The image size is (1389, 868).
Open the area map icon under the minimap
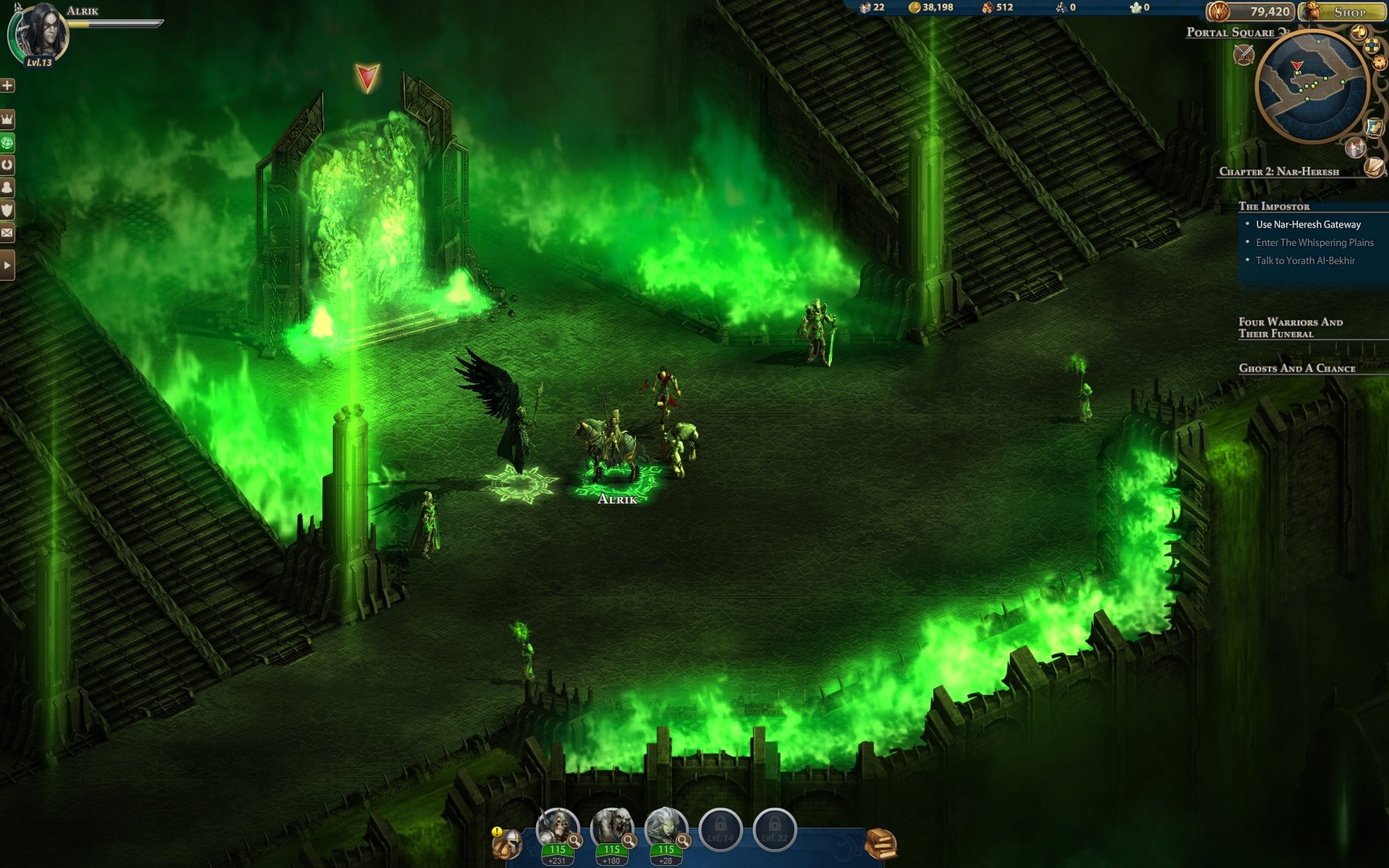[x=1375, y=128]
